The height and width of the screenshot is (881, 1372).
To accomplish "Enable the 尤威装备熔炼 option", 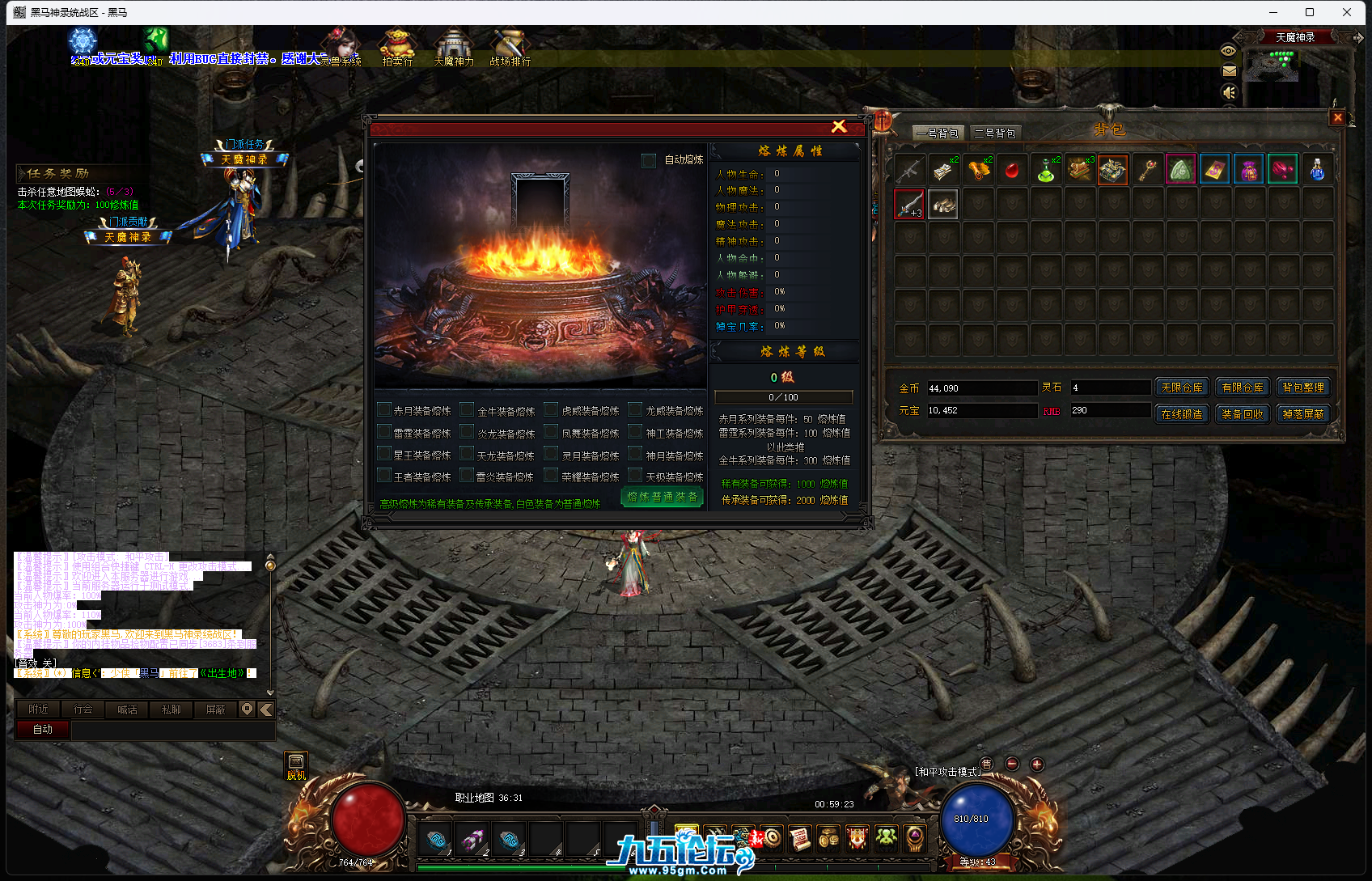I will tap(636, 410).
